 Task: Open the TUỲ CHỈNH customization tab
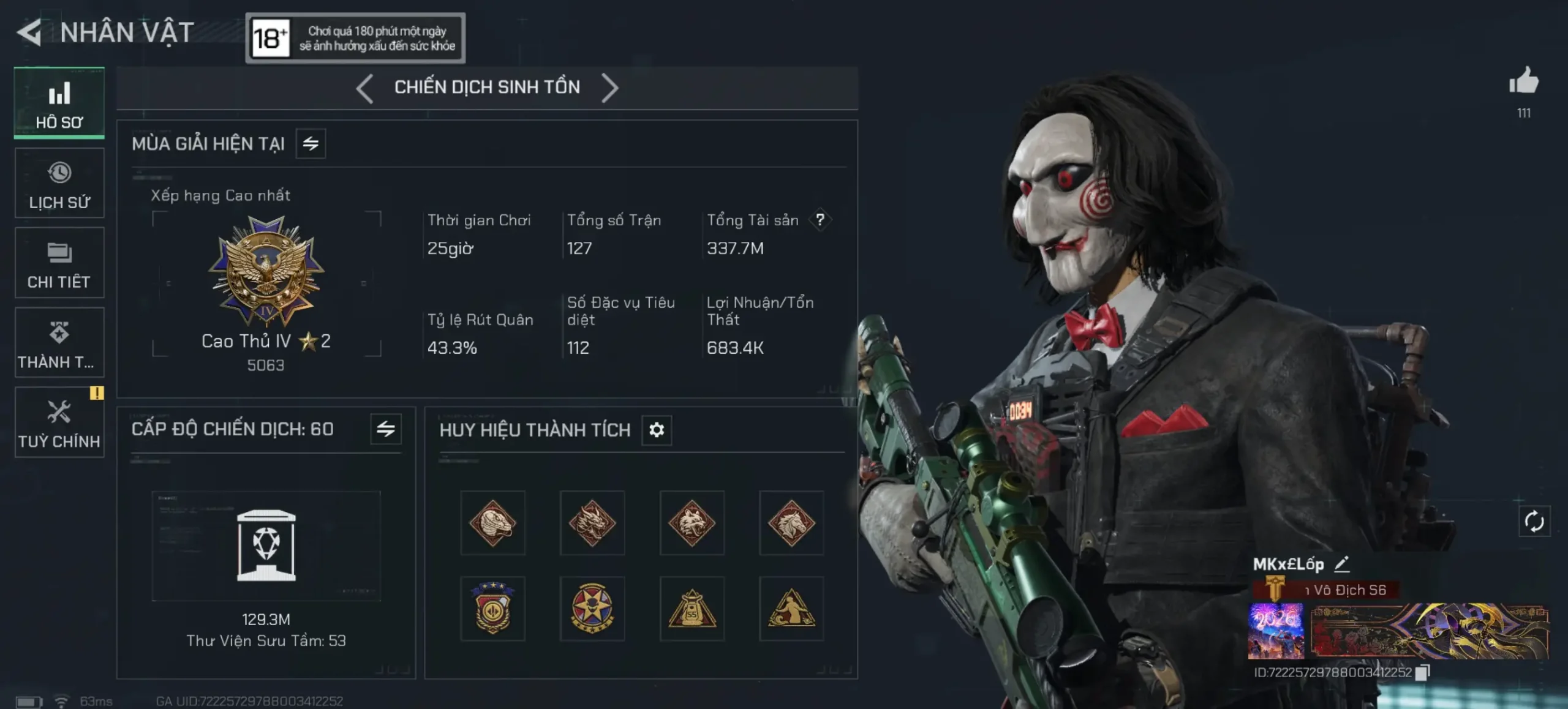(x=59, y=422)
